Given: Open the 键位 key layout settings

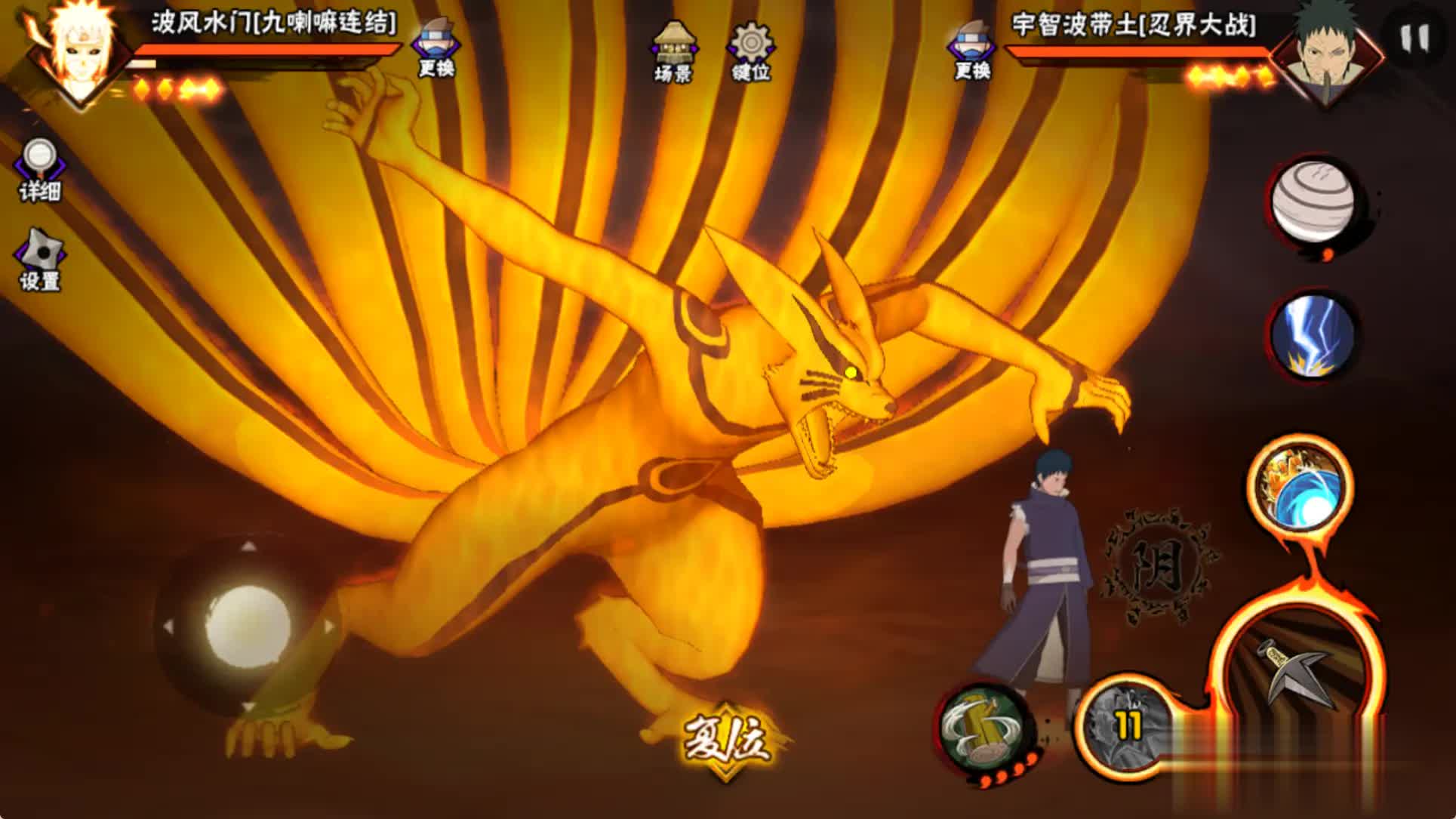Looking at the screenshot, I should point(750,50).
